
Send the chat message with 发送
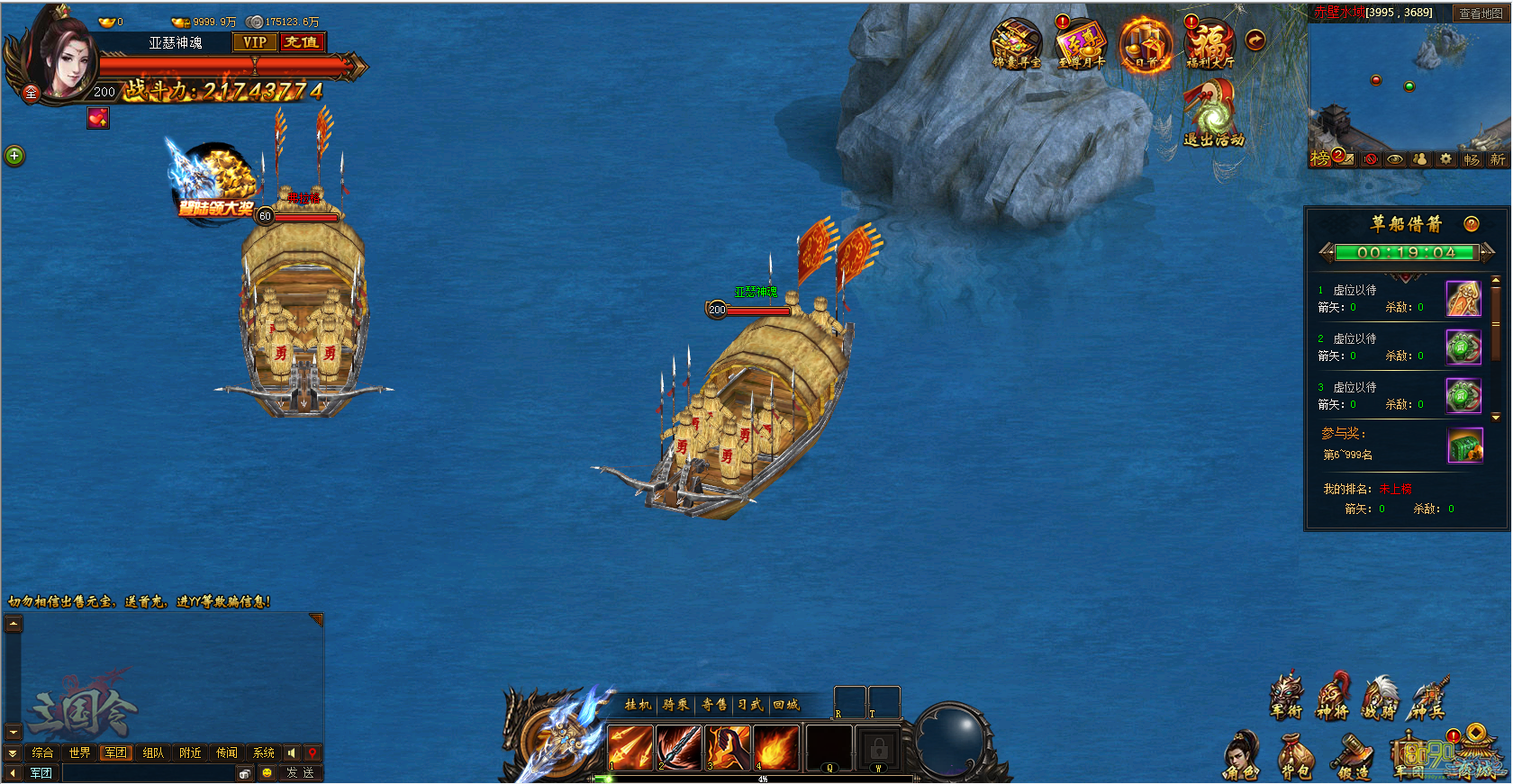coord(300,772)
